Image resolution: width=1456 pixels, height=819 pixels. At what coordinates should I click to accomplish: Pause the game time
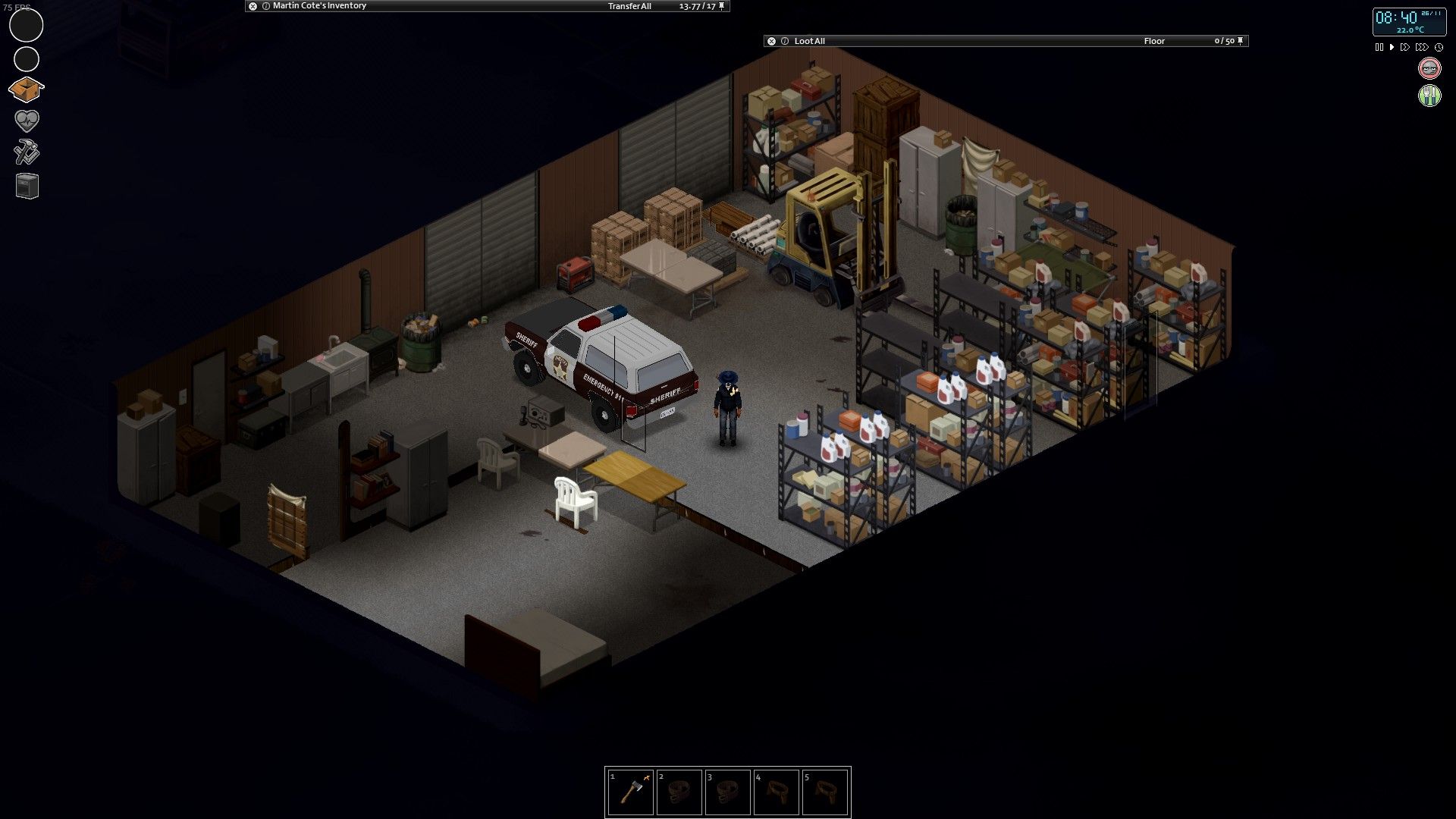[1379, 47]
